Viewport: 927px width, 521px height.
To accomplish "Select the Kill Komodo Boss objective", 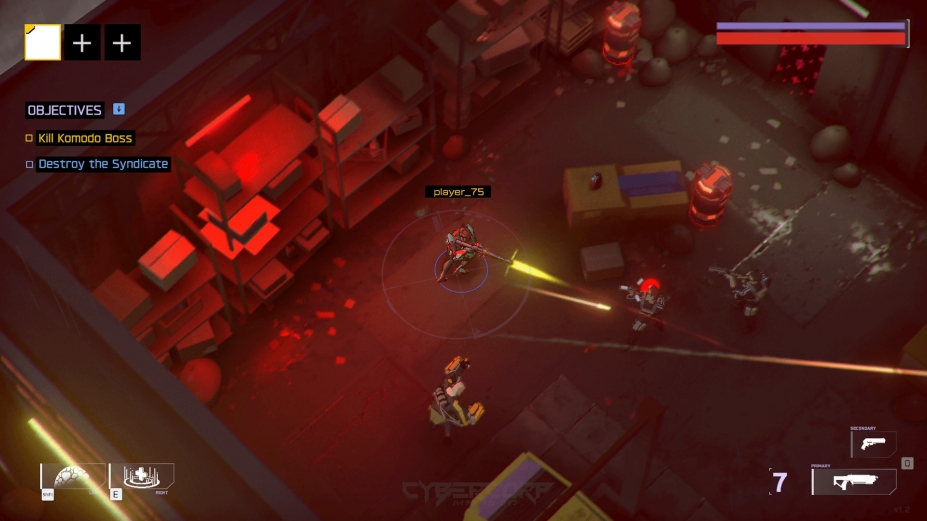I will [85, 138].
